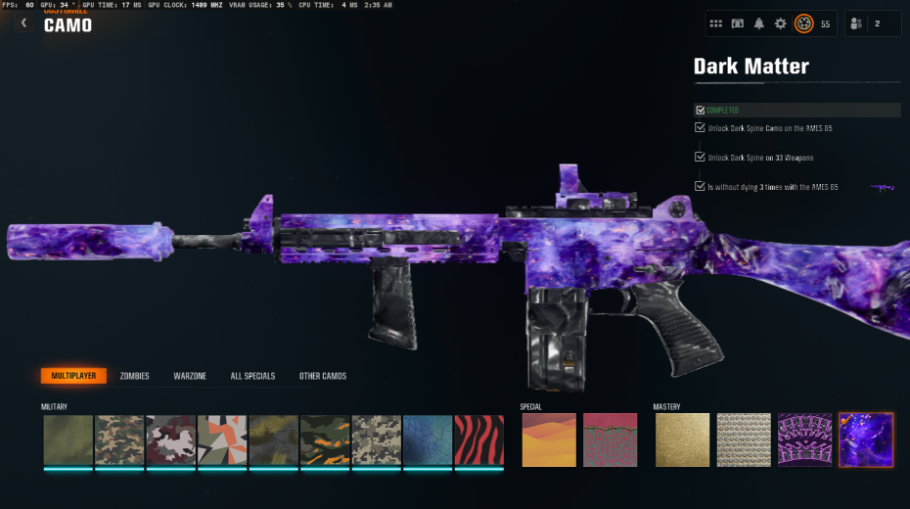Choose the blue scale pattern camo
The height and width of the screenshot is (509, 910).
click(x=428, y=440)
